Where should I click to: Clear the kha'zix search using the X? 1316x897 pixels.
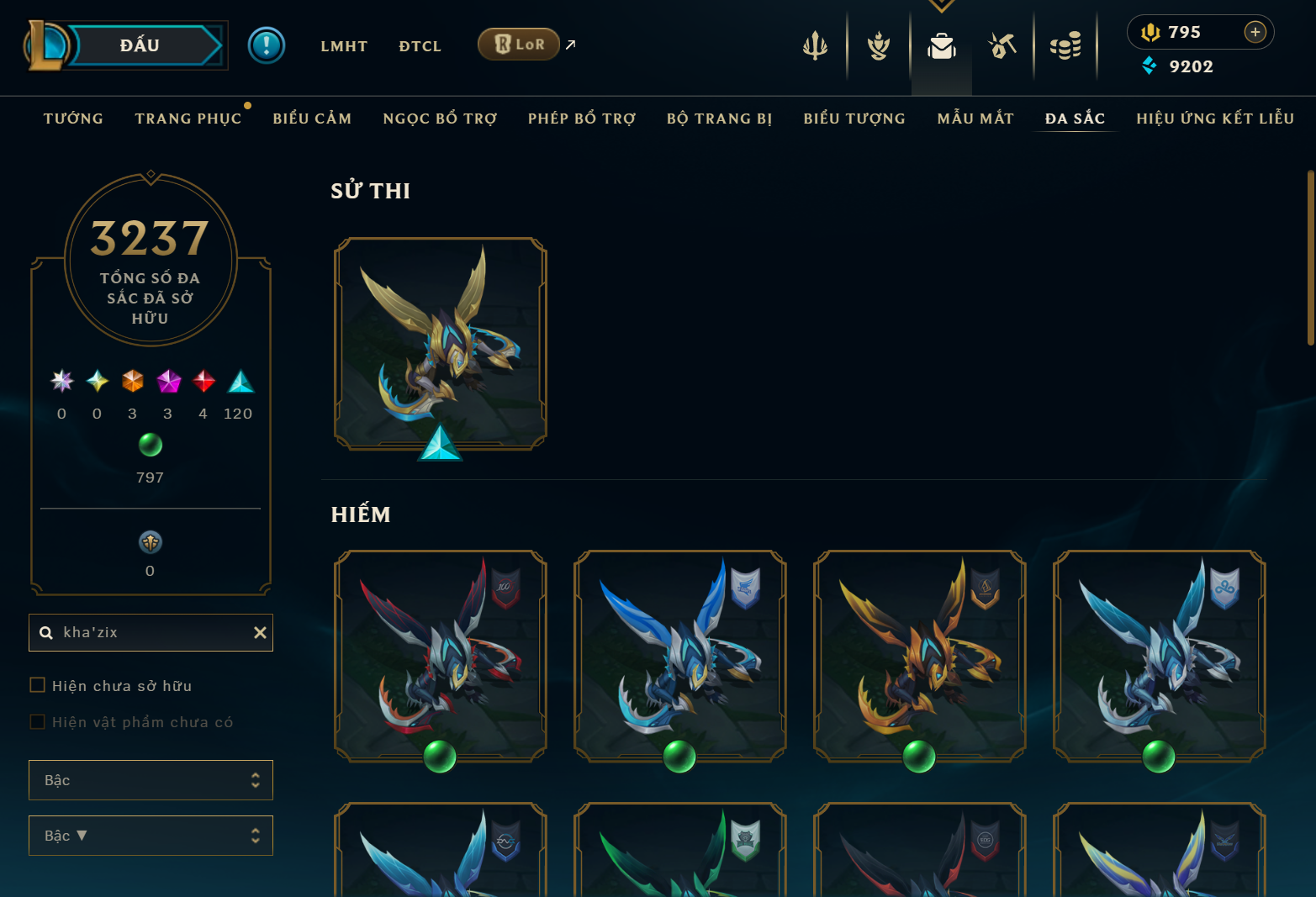[259, 632]
